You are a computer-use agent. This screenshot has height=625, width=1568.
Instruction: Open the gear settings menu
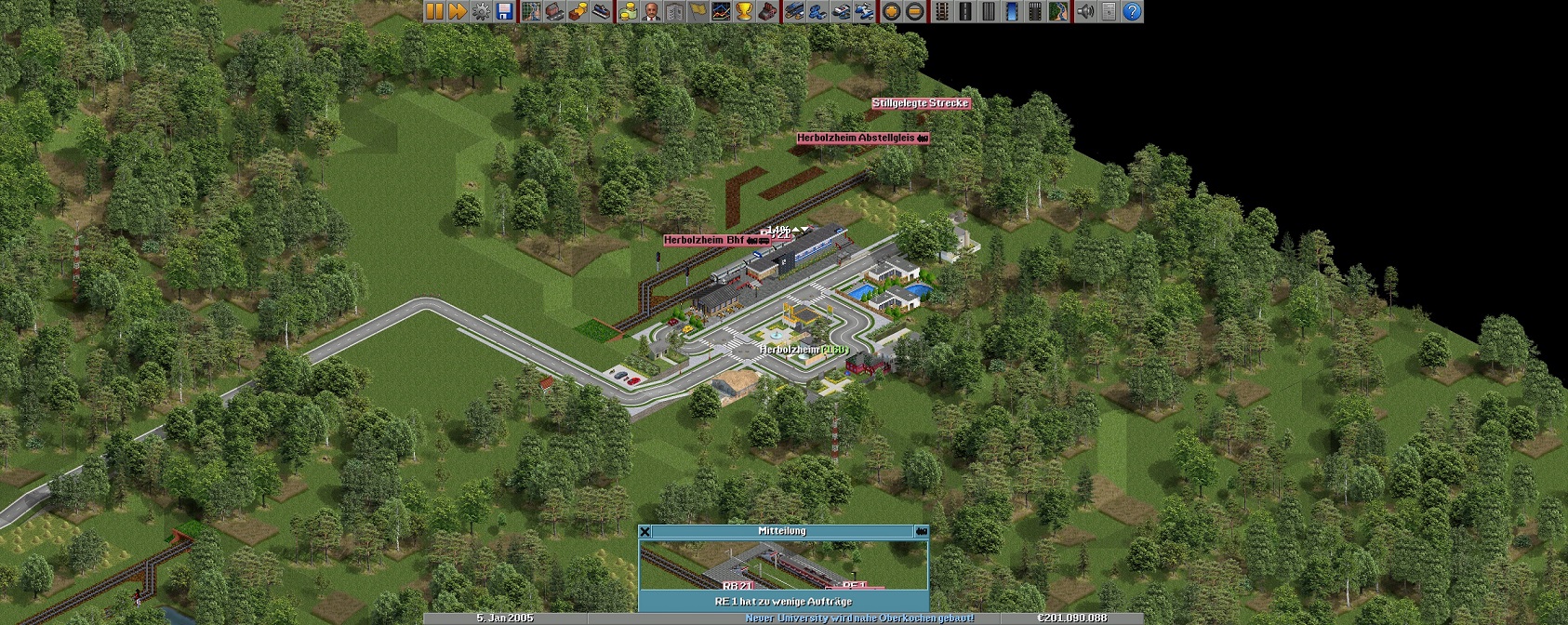tap(481, 11)
